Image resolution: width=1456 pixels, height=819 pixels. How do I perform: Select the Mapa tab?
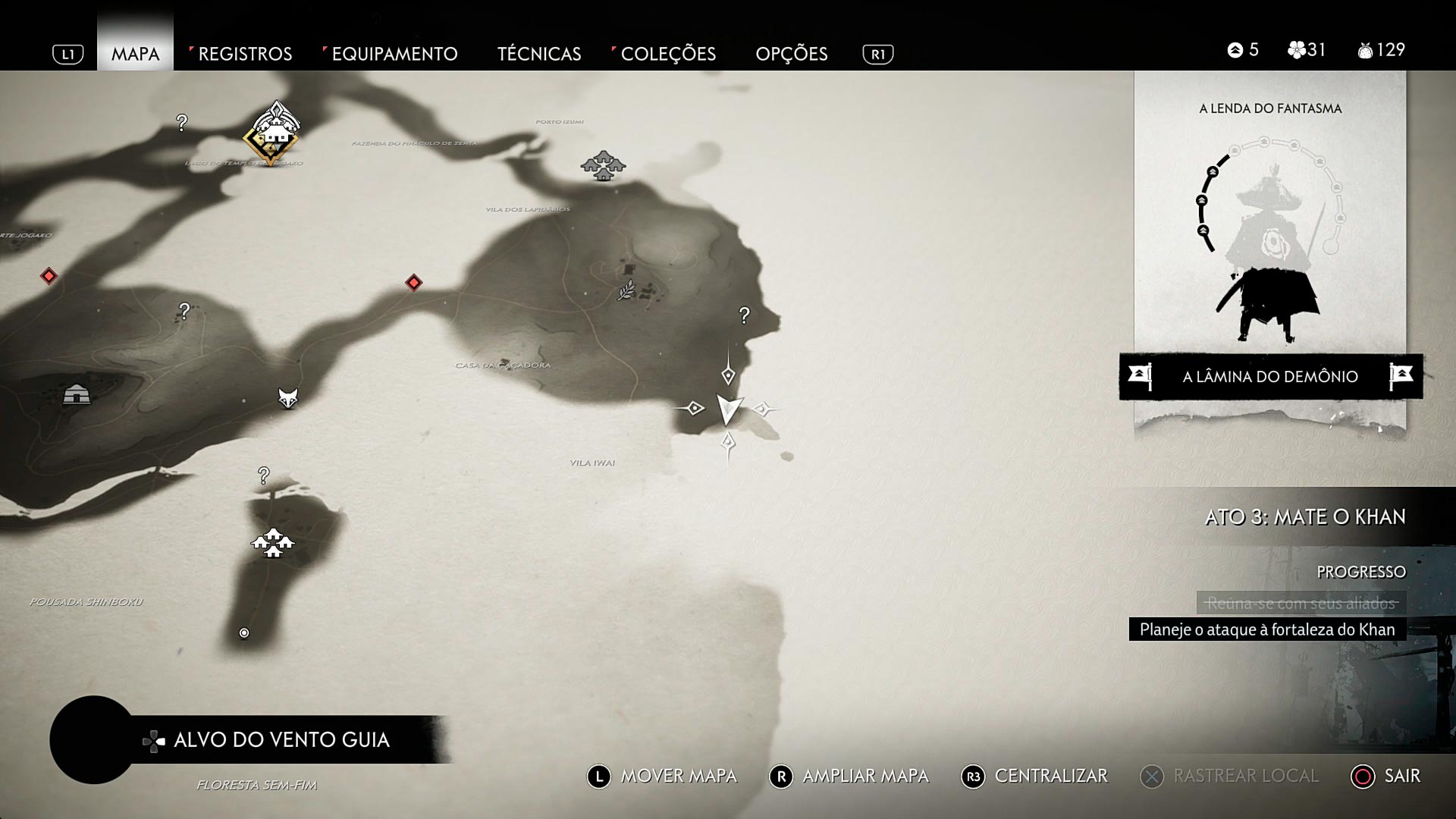pyautogui.click(x=135, y=54)
